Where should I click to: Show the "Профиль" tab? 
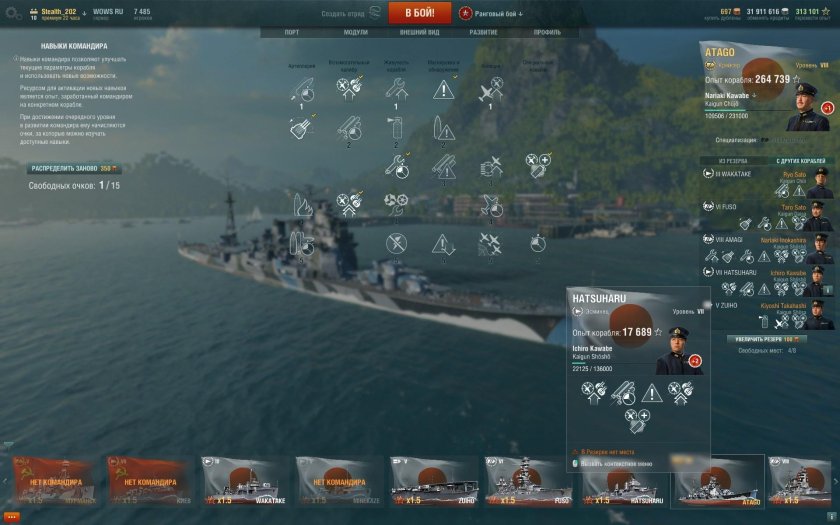point(547,32)
